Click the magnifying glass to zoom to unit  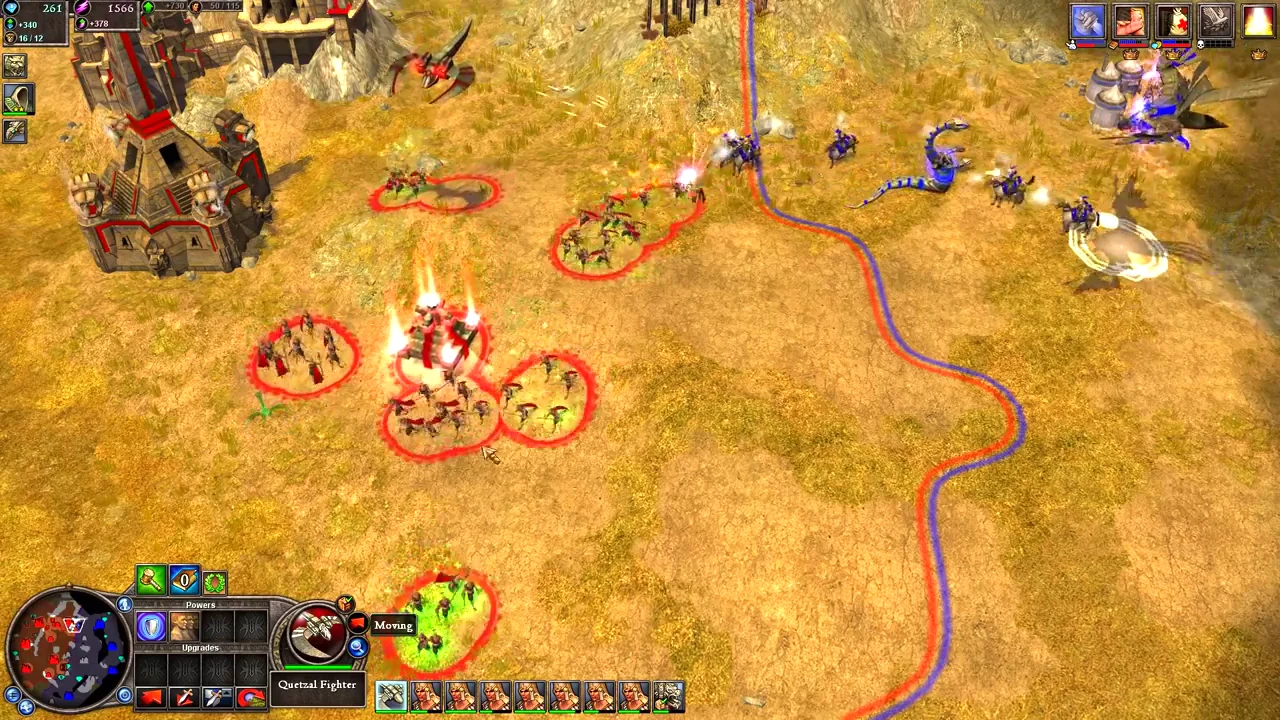[356, 647]
